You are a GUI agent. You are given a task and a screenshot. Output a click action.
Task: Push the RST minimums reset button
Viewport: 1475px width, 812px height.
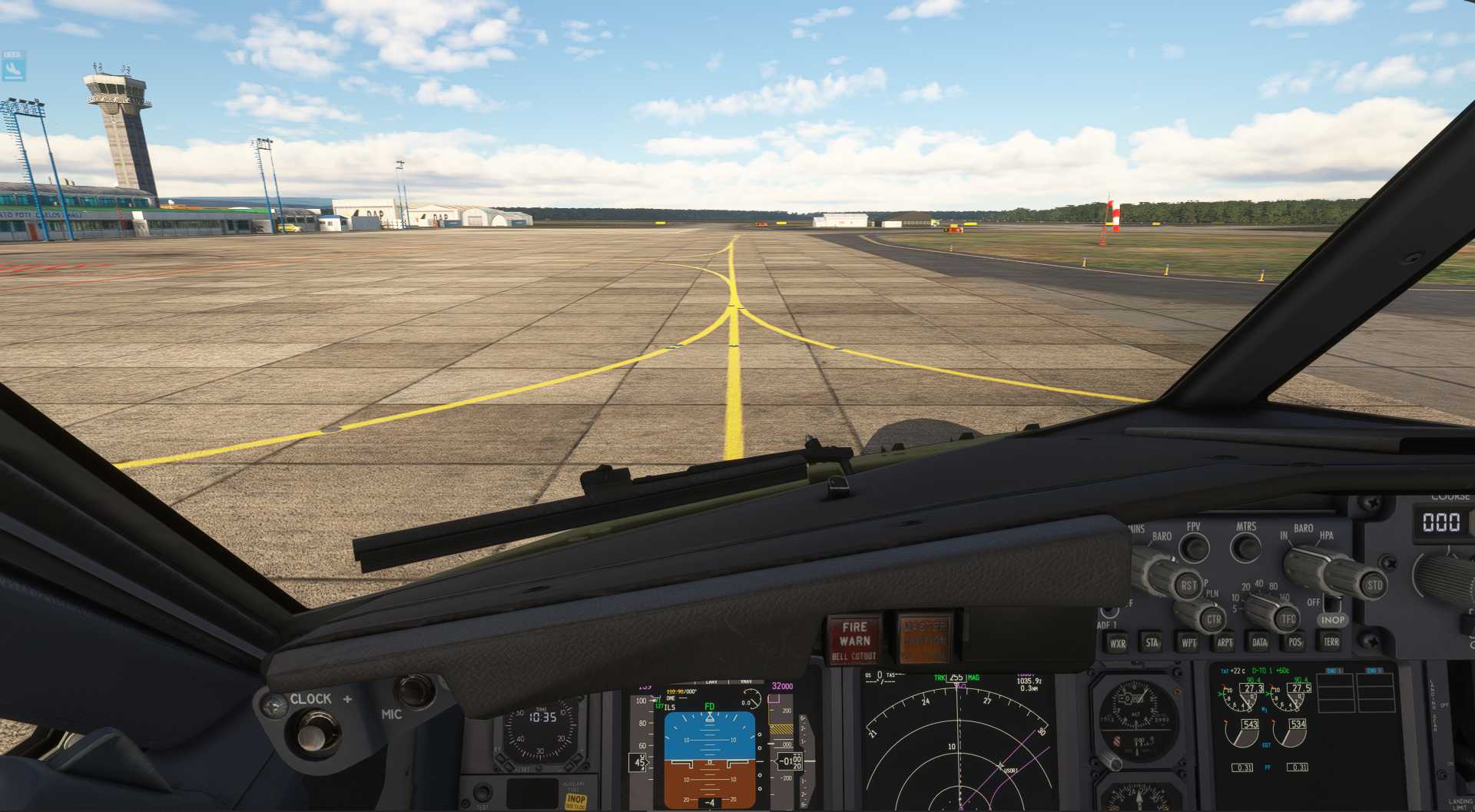(x=1188, y=585)
